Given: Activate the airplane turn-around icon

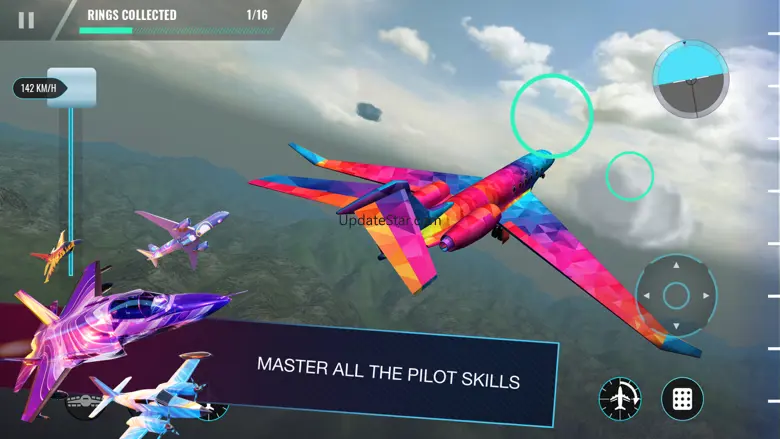Looking at the screenshot, I should [620, 398].
